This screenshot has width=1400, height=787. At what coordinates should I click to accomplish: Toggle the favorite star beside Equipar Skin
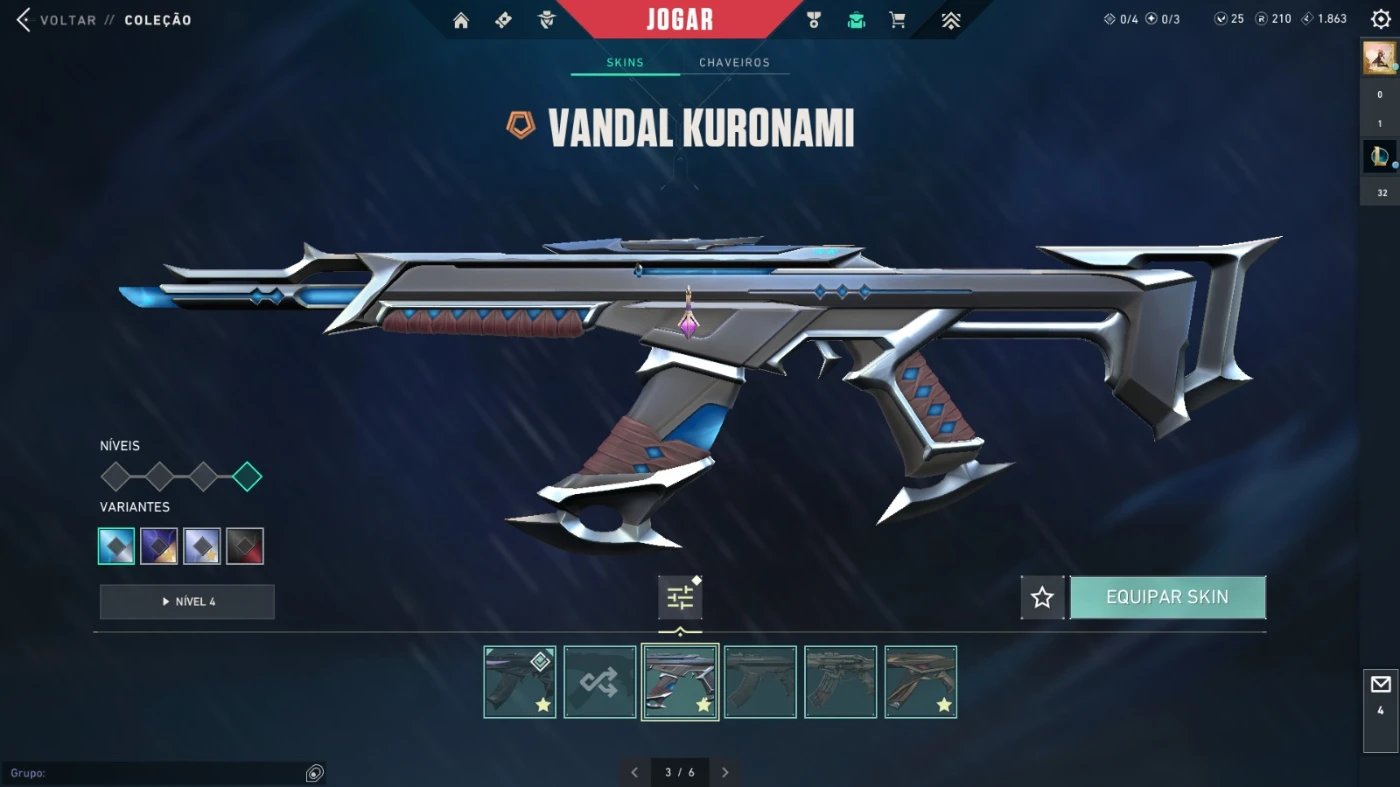(1042, 597)
